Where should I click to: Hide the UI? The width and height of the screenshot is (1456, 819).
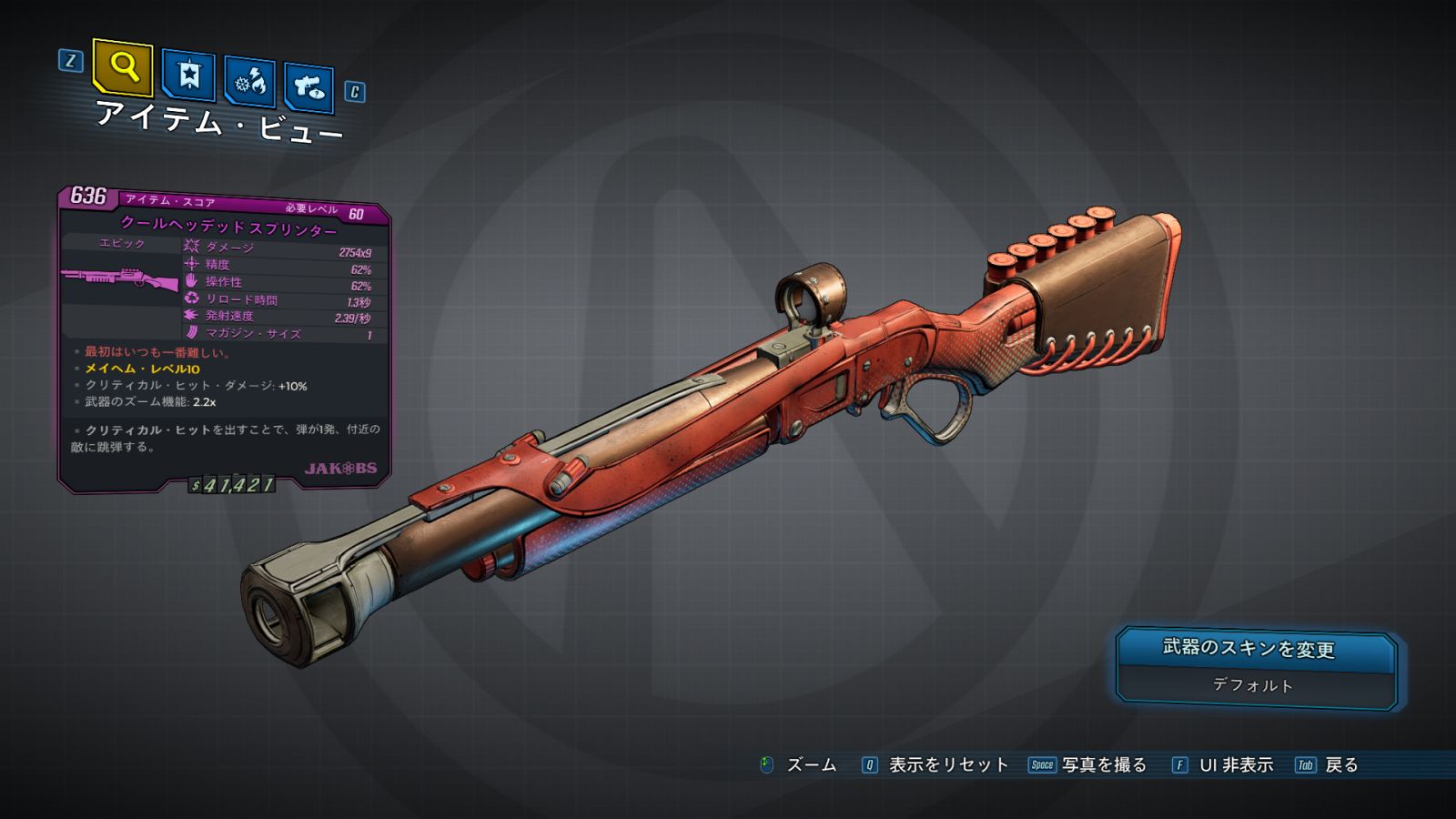[x=1235, y=765]
